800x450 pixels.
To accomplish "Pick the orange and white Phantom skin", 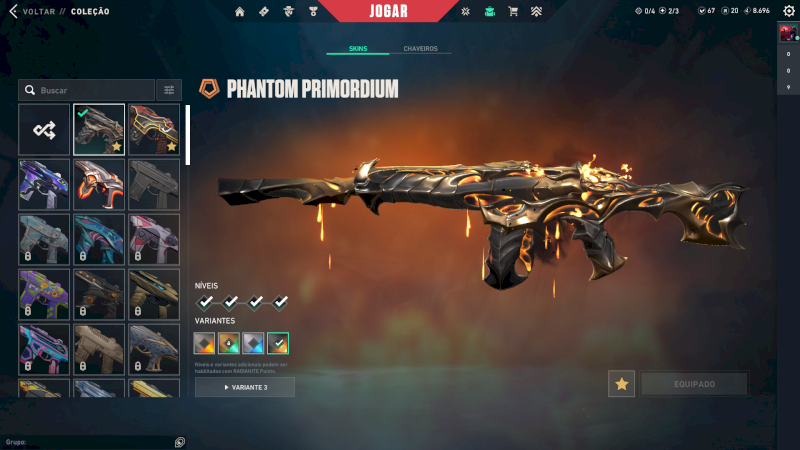I will pos(99,184).
